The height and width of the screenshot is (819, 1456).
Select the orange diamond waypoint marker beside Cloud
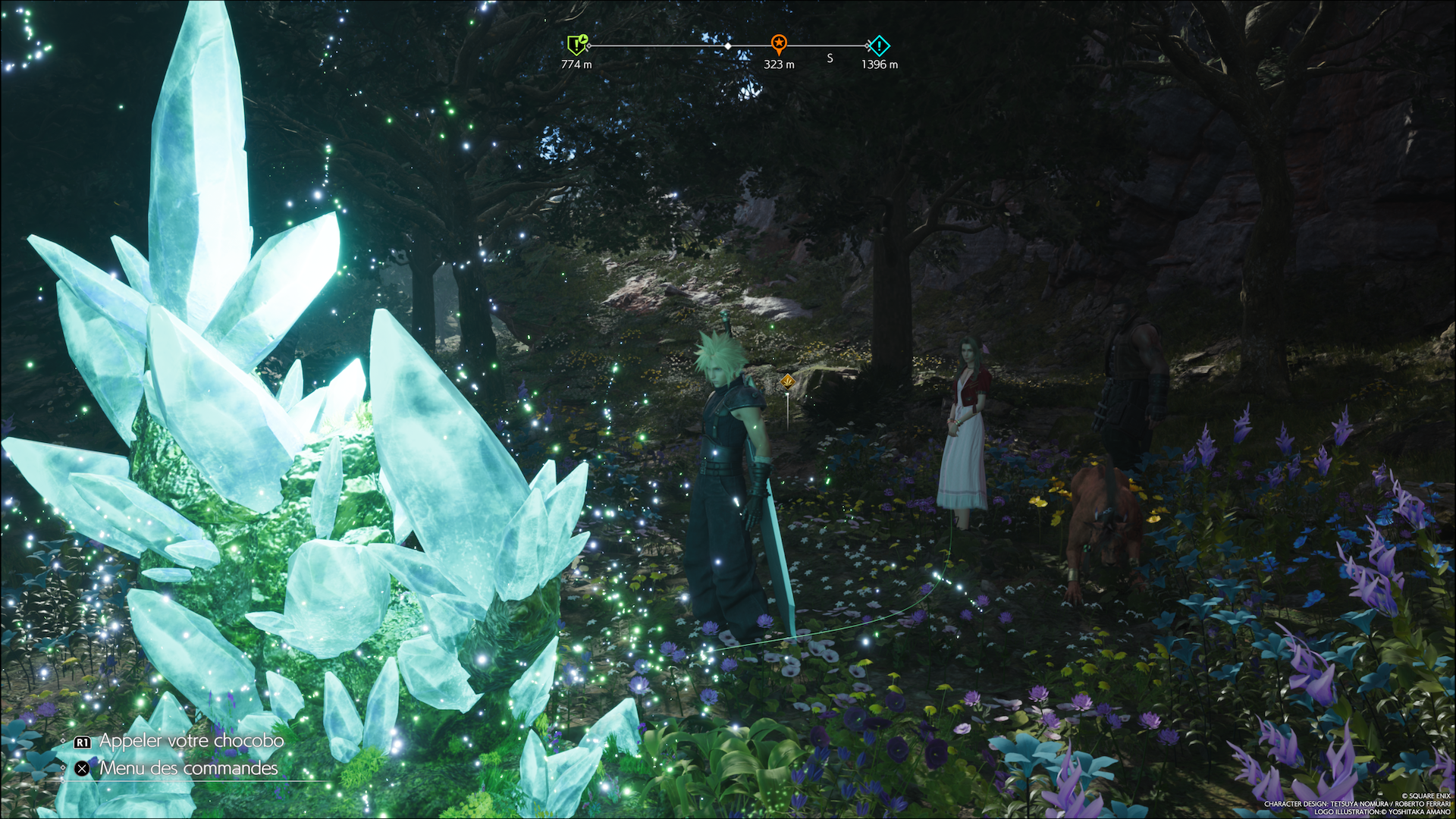788,381
